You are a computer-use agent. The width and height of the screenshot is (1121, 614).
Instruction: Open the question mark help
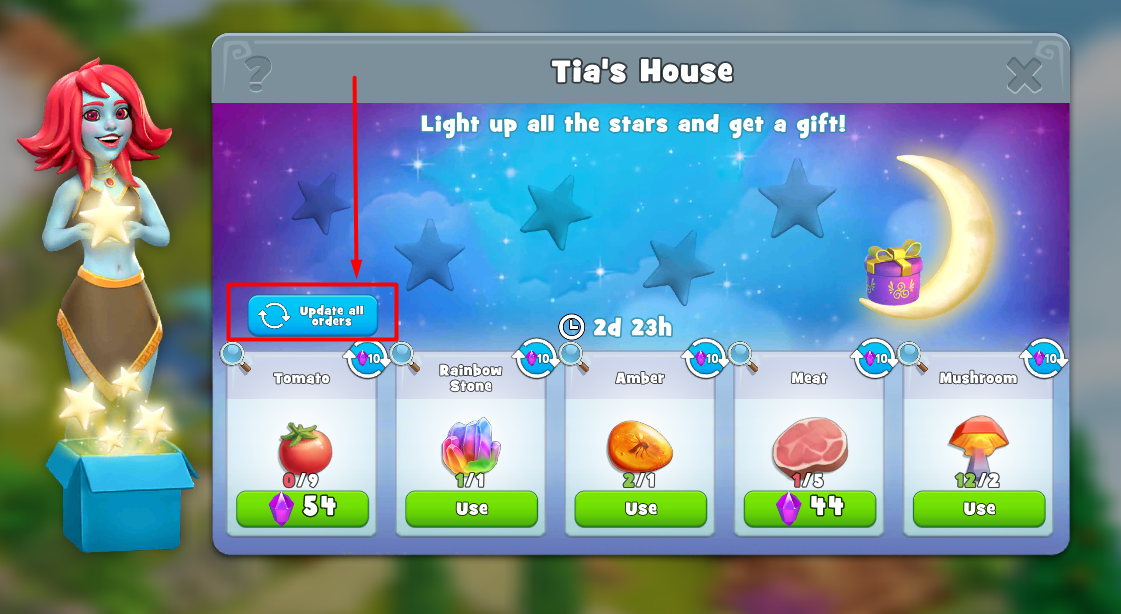[x=258, y=72]
